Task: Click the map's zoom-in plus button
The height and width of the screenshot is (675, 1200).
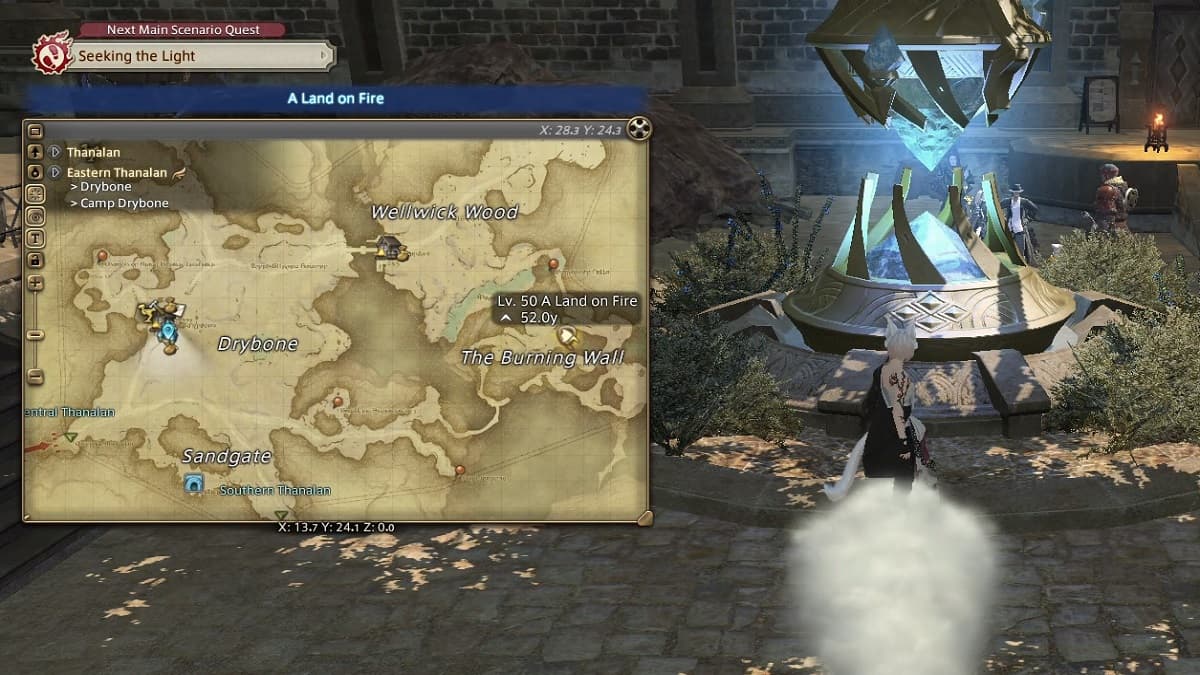Action: tap(36, 283)
